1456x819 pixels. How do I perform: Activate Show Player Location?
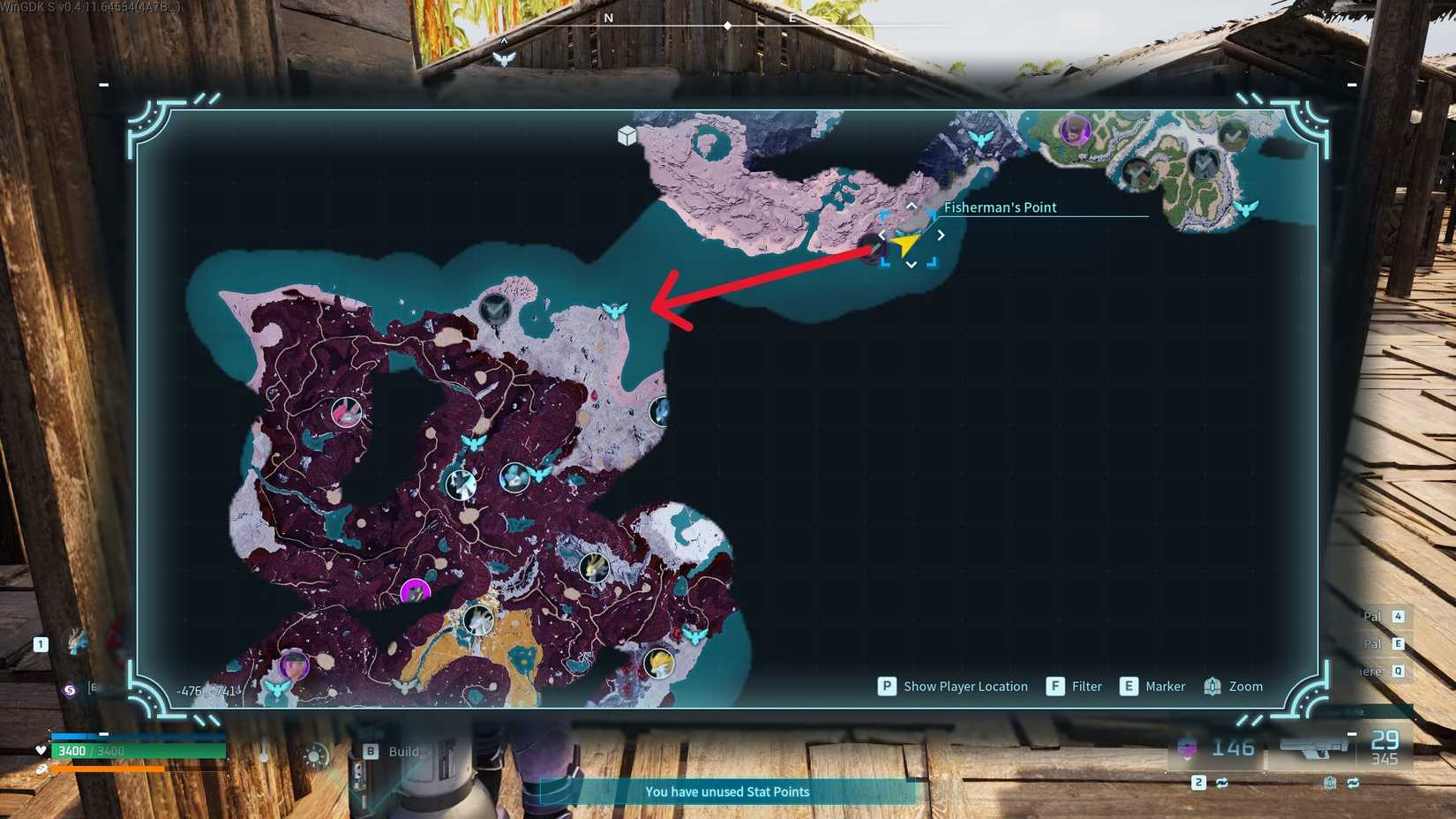(951, 686)
